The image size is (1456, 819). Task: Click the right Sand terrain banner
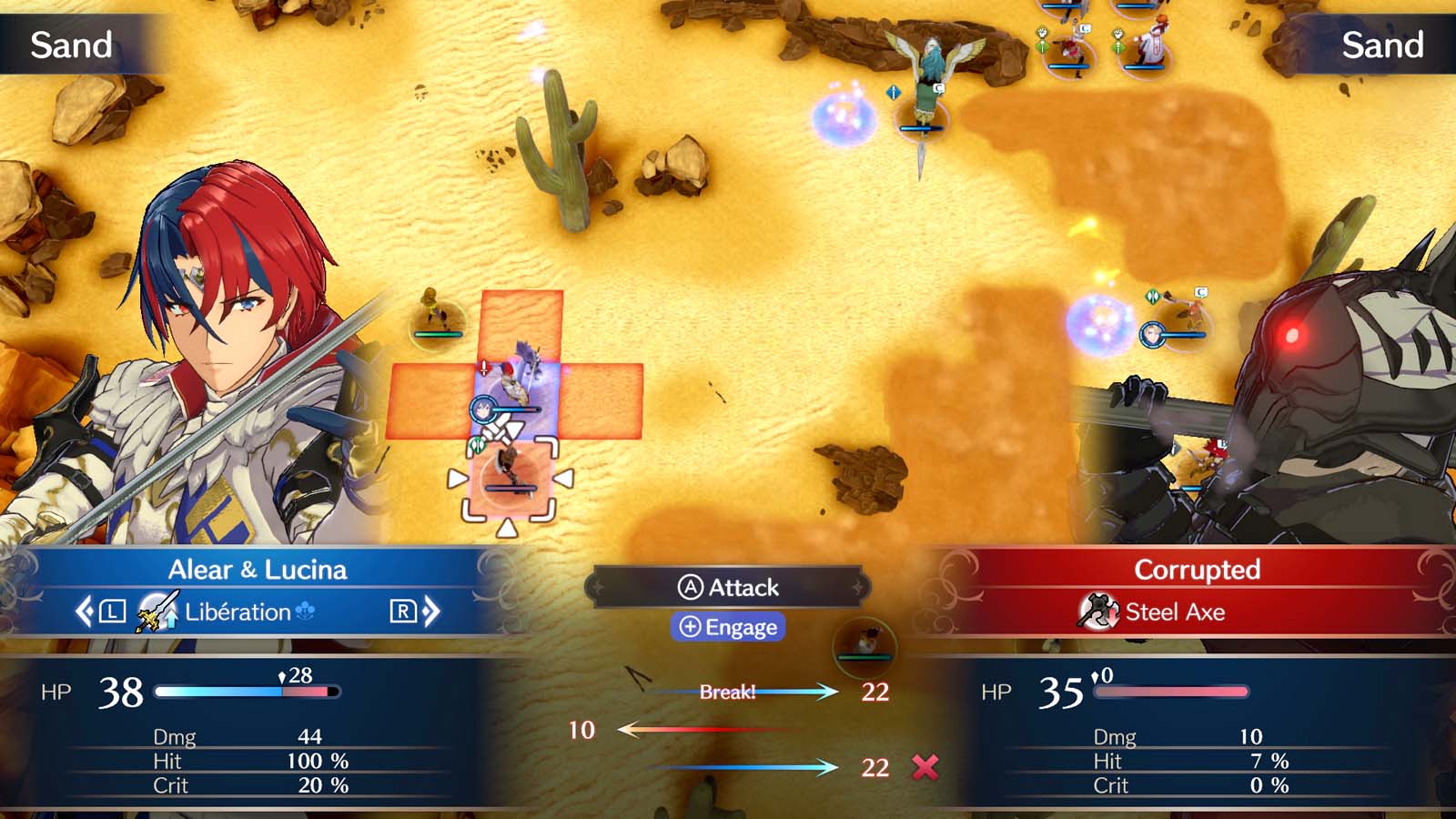(x=1383, y=44)
